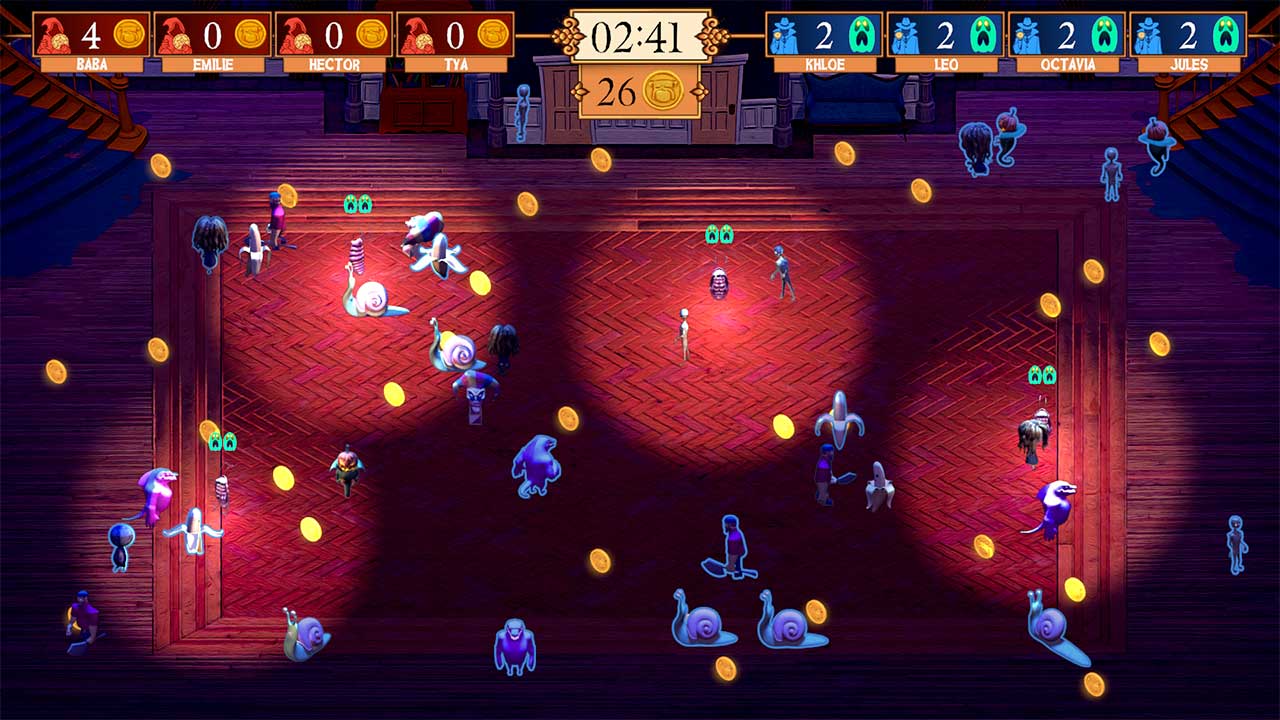Click the ghost marker near the left edge snail
This screenshot has width=1280, height=720.
221,438
